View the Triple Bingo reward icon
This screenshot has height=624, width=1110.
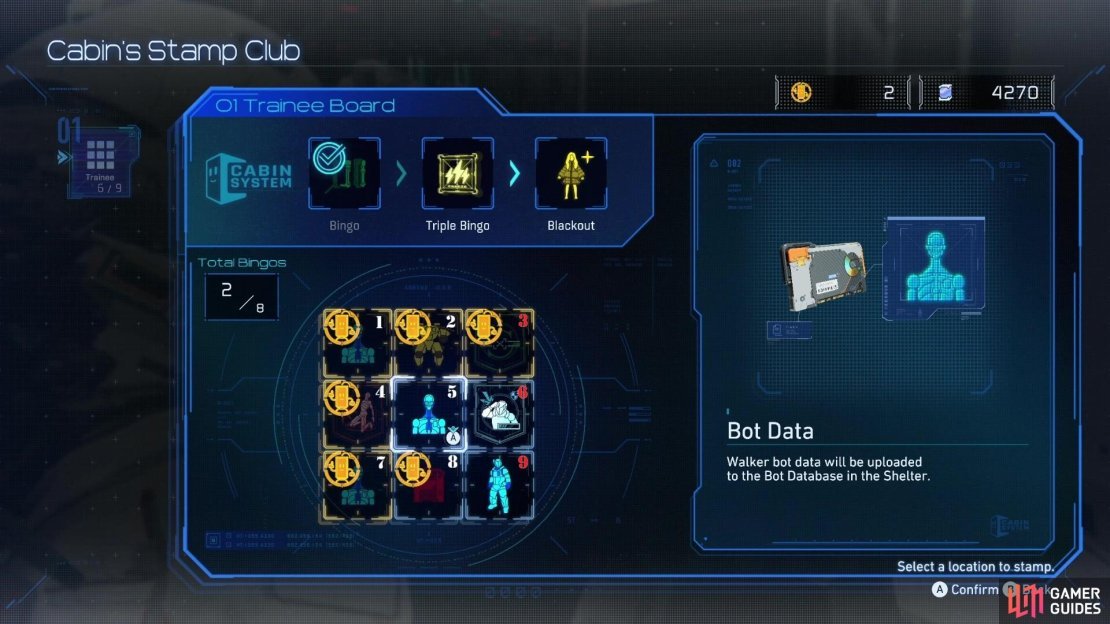click(457, 173)
